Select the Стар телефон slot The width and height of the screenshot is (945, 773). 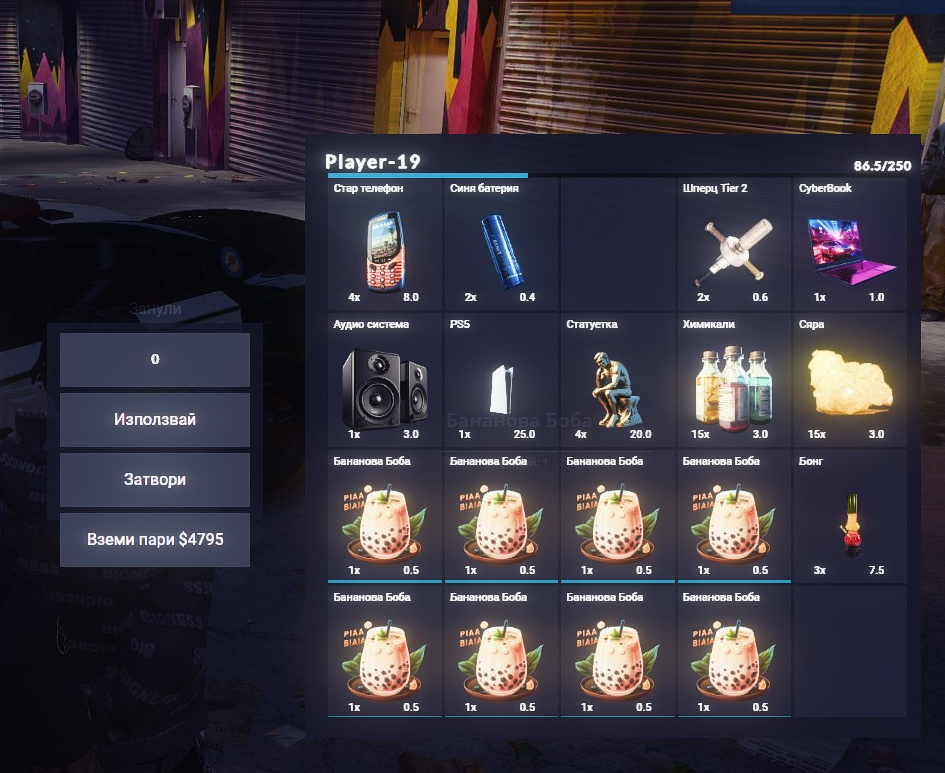click(x=384, y=244)
